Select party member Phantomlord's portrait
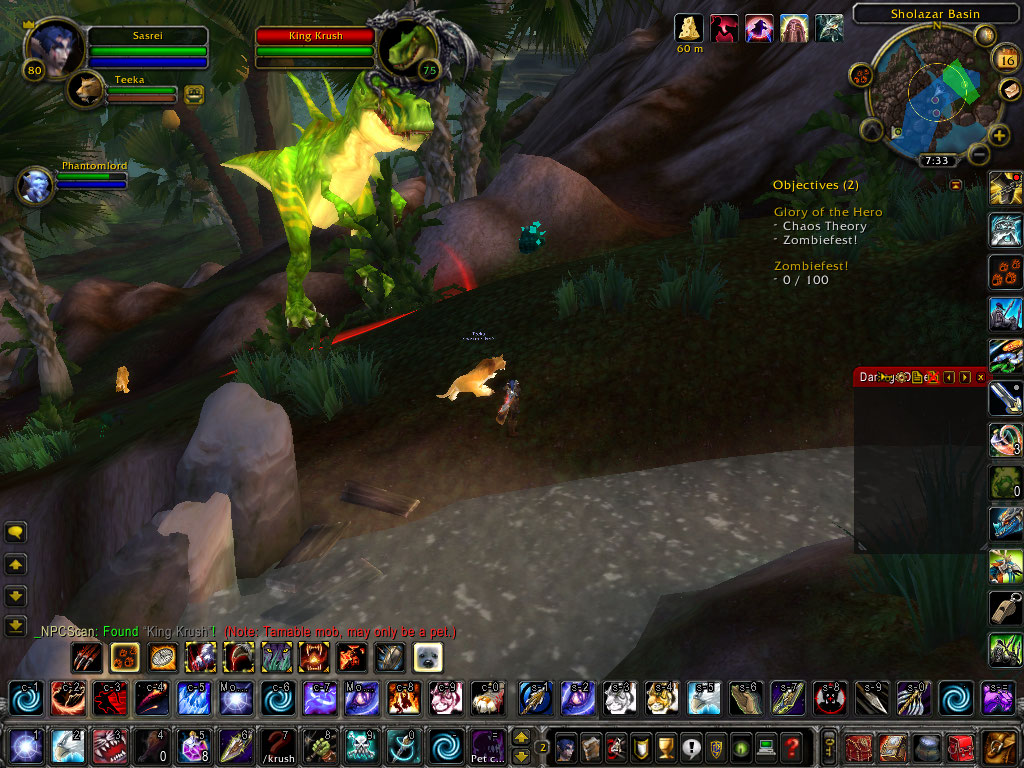The height and width of the screenshot is (768, 1024). click(36, 186)
